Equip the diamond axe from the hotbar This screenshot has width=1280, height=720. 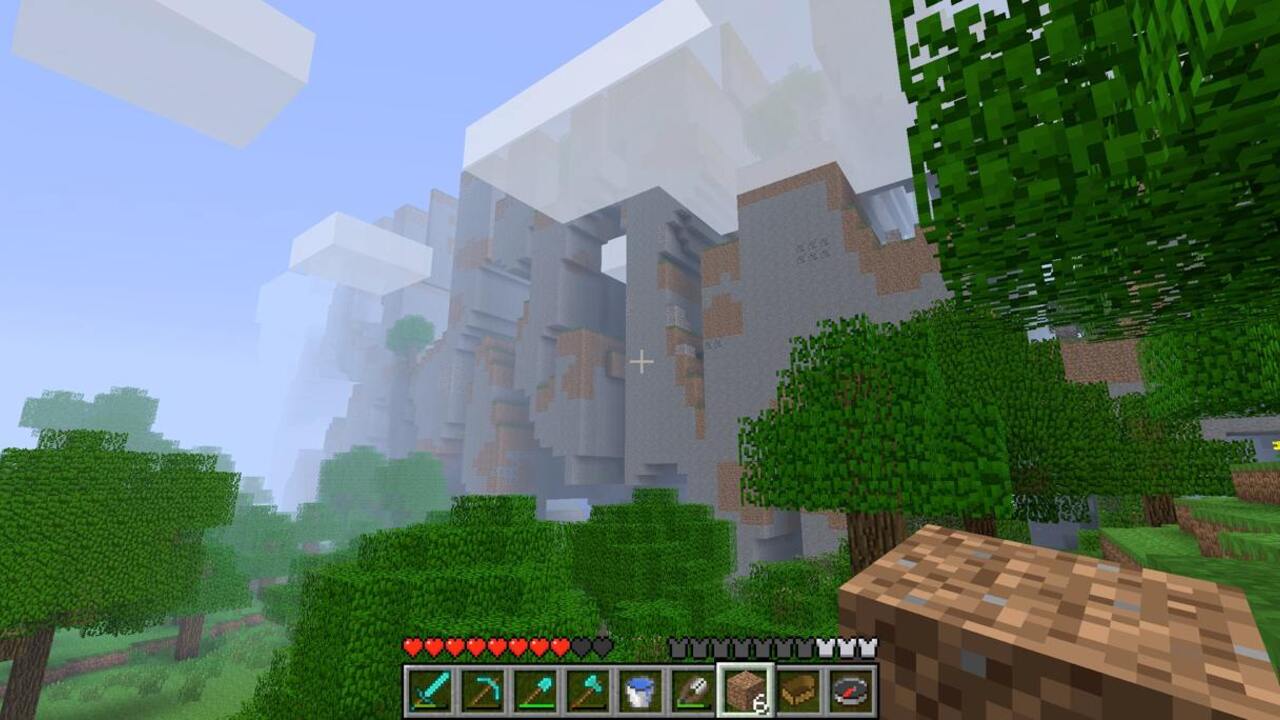[588, 691]
